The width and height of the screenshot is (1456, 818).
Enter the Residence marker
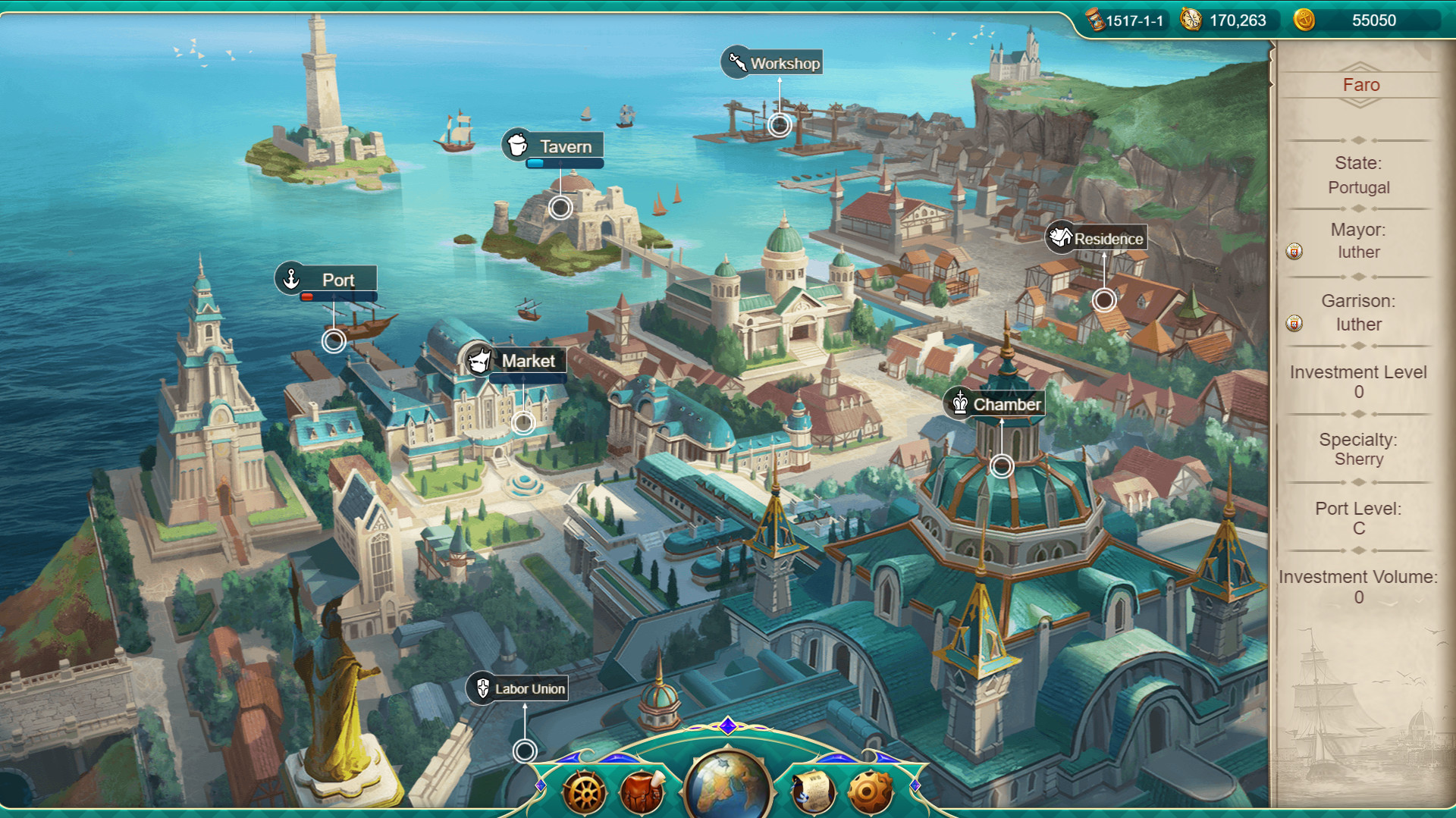point(1059,237)
